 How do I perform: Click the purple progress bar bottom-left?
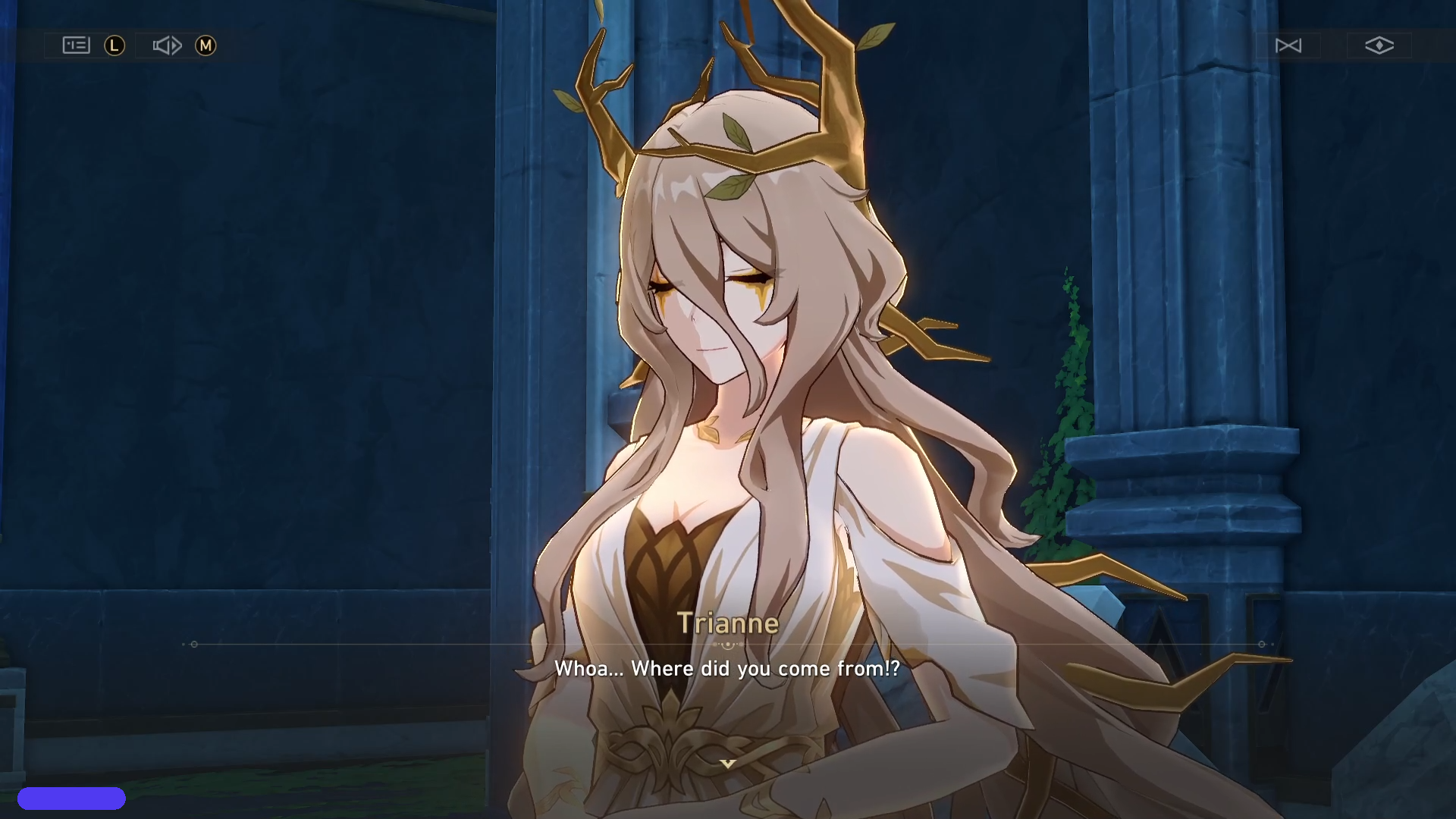(73, 798)
